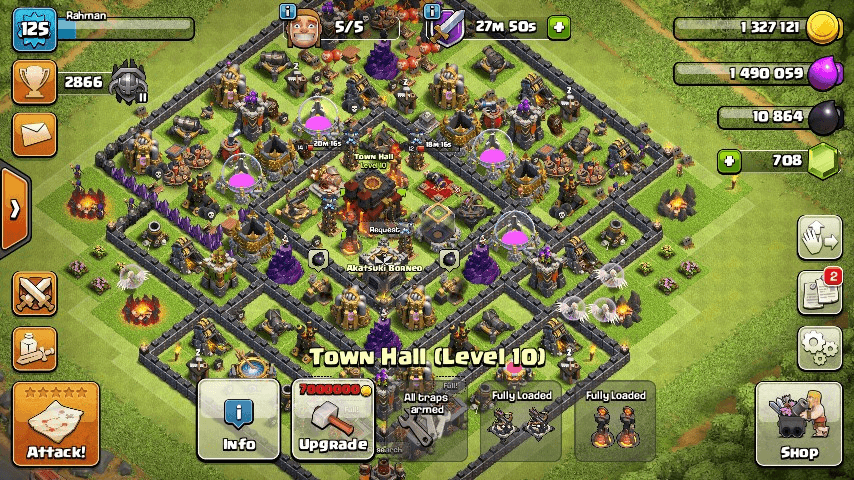The image size is (854, 480).
Task: Buy more gems with the green plus
Action: click(730, 160)
